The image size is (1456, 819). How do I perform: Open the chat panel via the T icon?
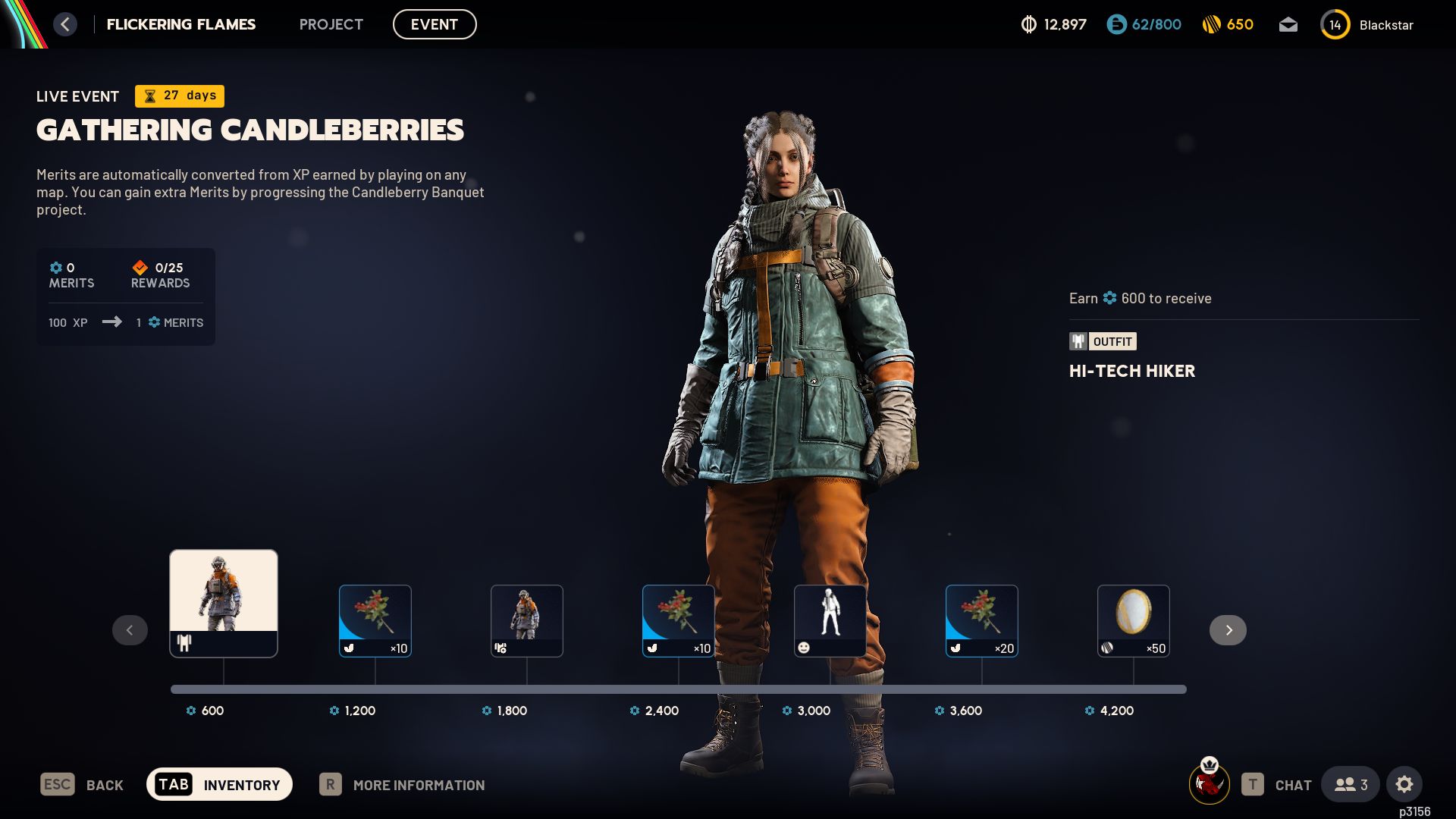[x=1251, y=784]
